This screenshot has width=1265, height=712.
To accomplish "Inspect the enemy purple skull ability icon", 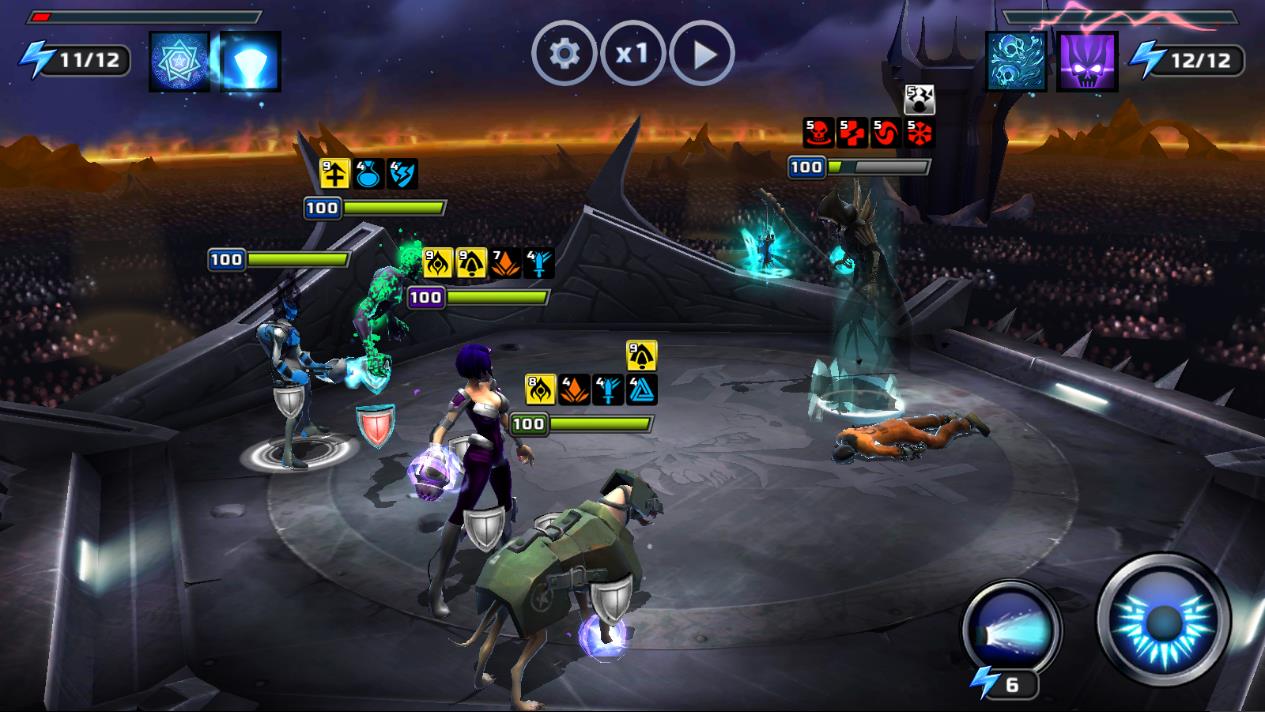I will pos(1087,62).
